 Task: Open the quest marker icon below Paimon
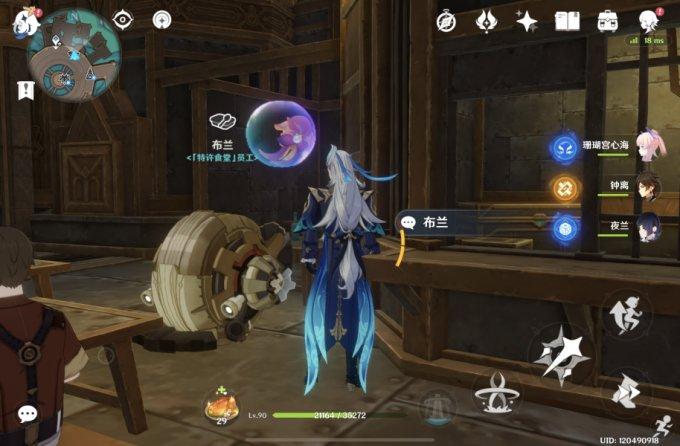click(x=23, y=90)
